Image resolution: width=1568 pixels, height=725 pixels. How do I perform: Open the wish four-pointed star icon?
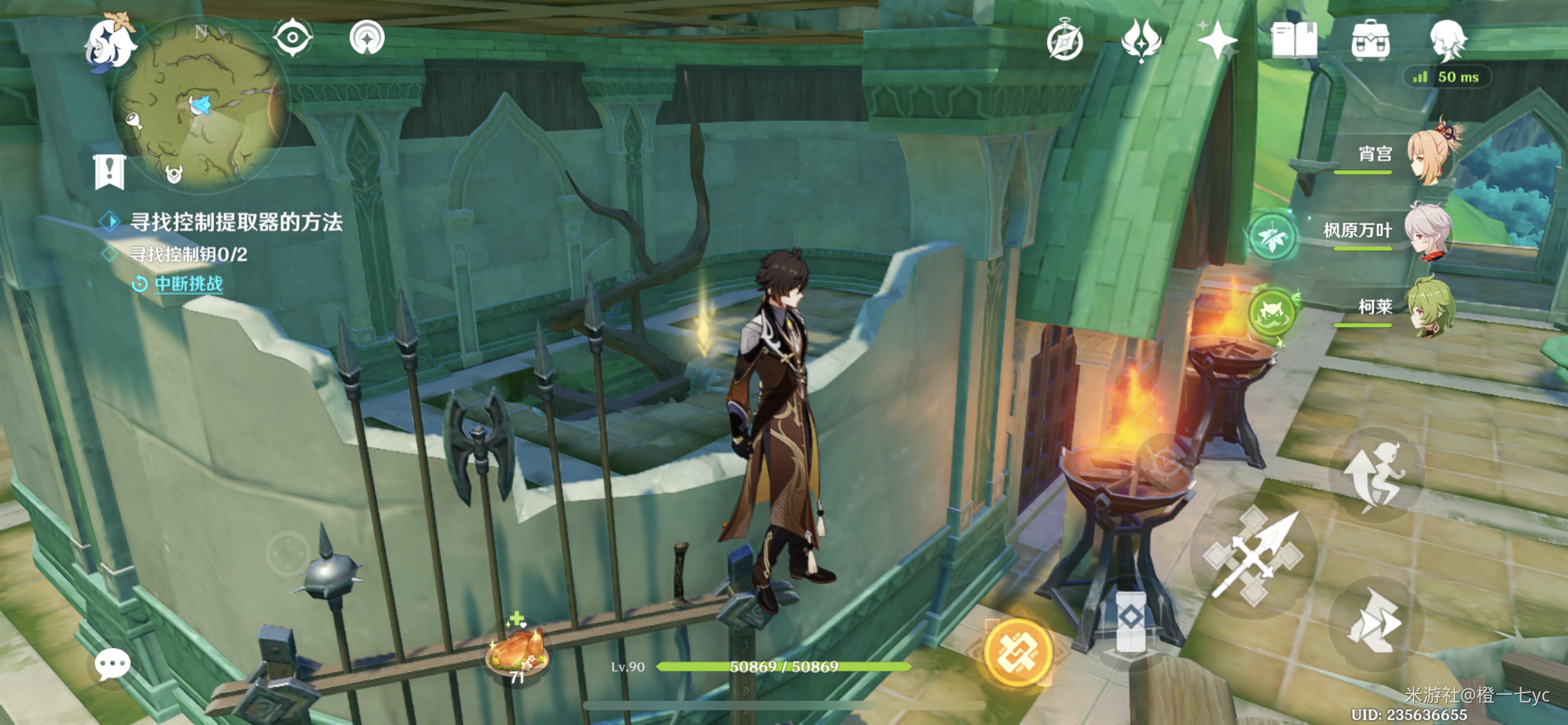pyautogui.click(x=1217, y=41)
